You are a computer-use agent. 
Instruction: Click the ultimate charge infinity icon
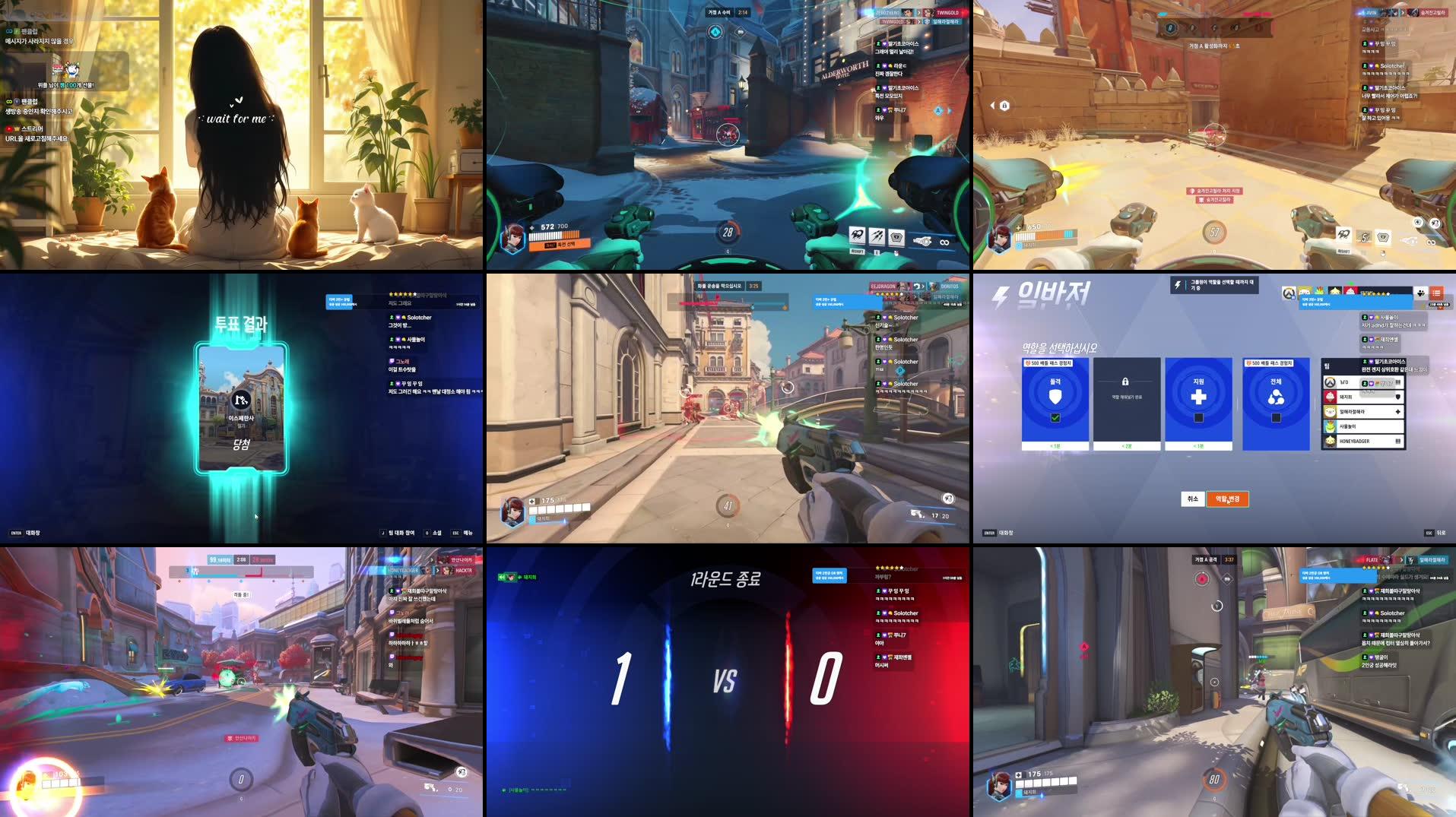tap(944, 242)
